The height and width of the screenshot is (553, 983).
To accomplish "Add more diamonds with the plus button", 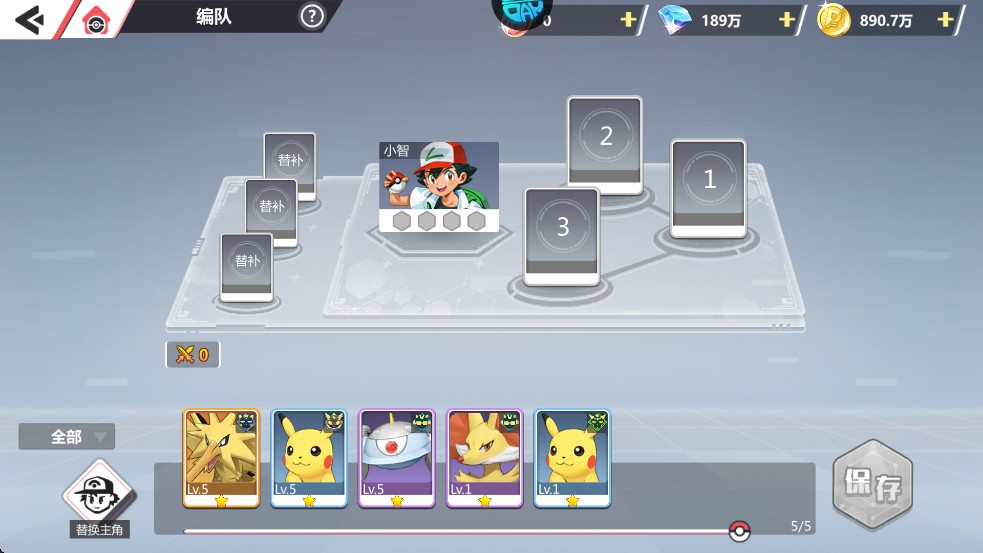I will click(787, 20).
